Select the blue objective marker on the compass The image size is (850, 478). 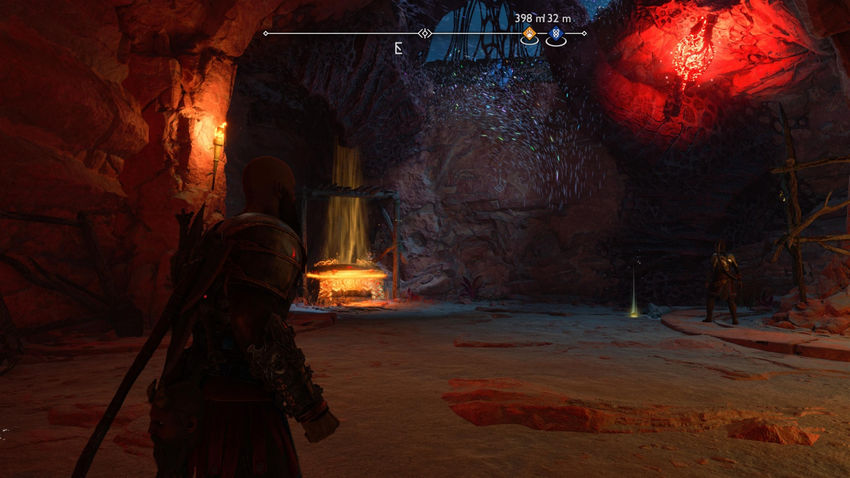(555, 34)
